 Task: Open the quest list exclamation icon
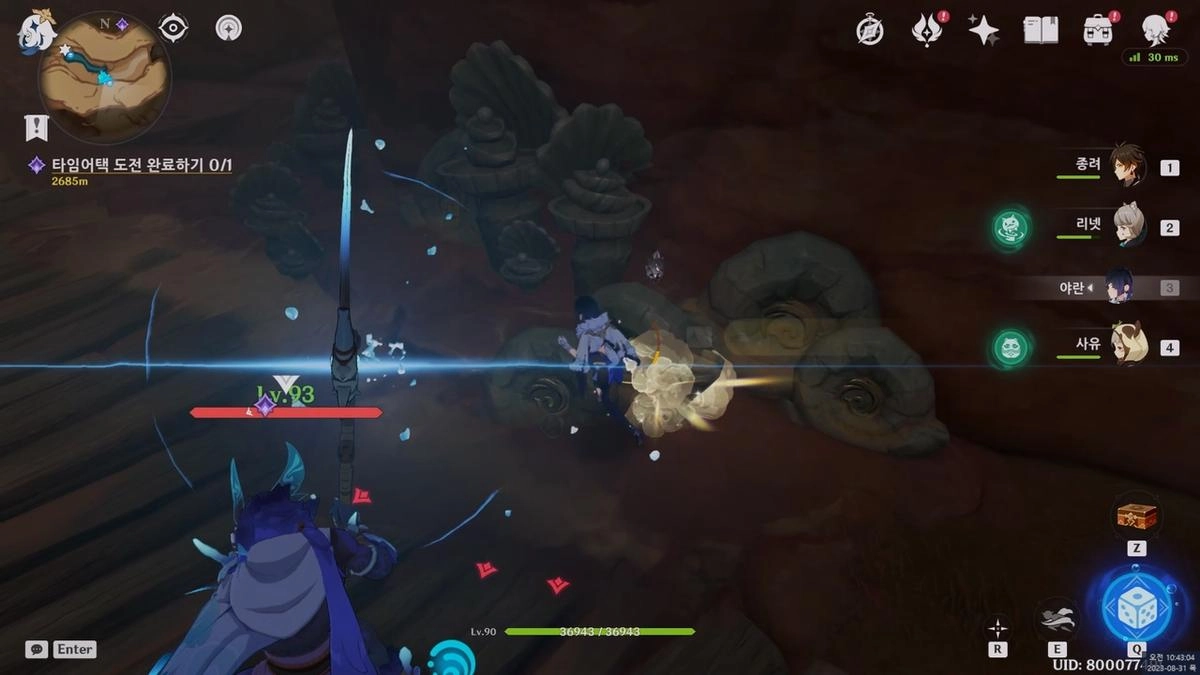click(37, 127)
